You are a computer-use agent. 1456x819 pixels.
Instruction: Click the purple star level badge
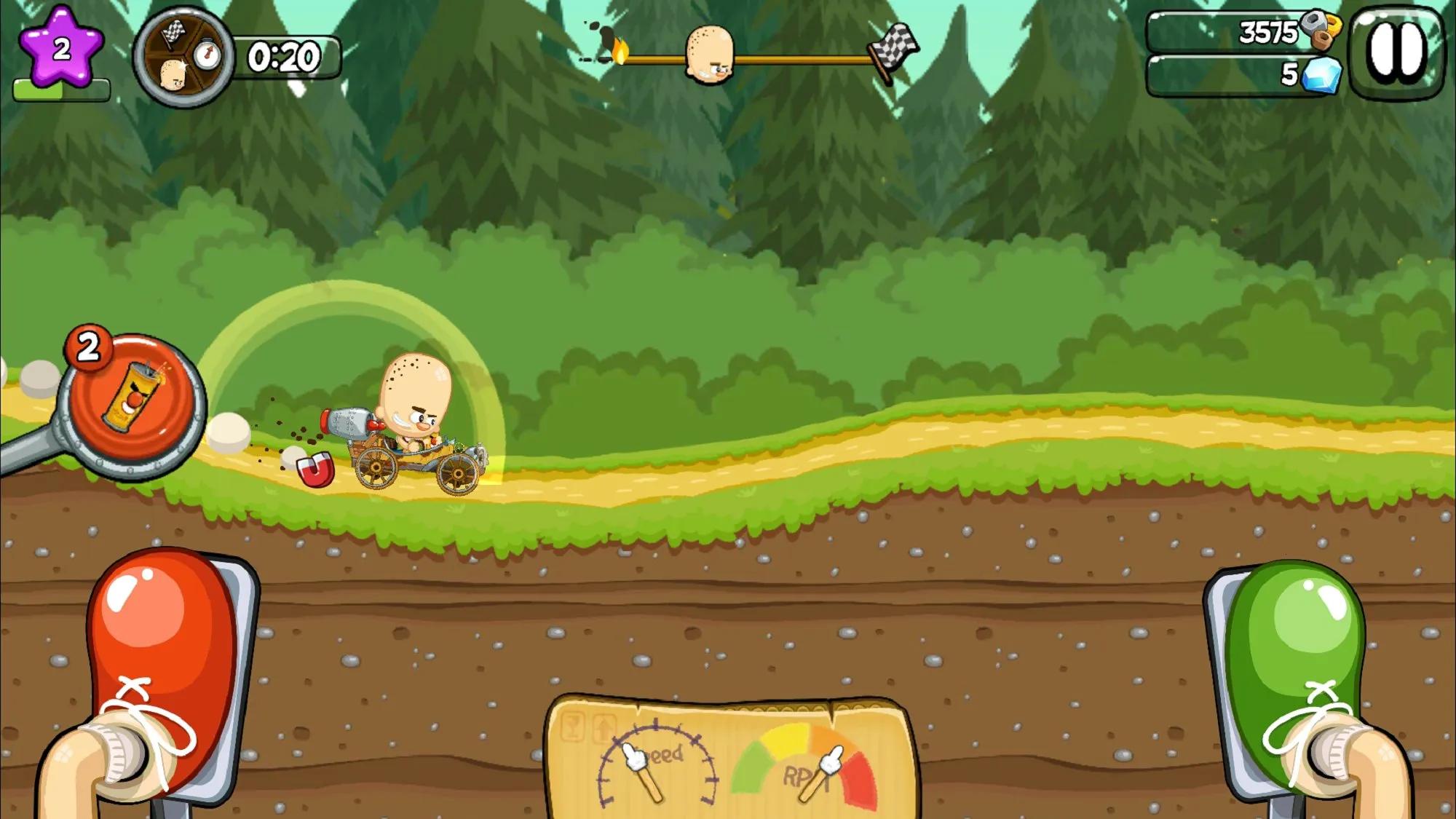coord(61,49)
